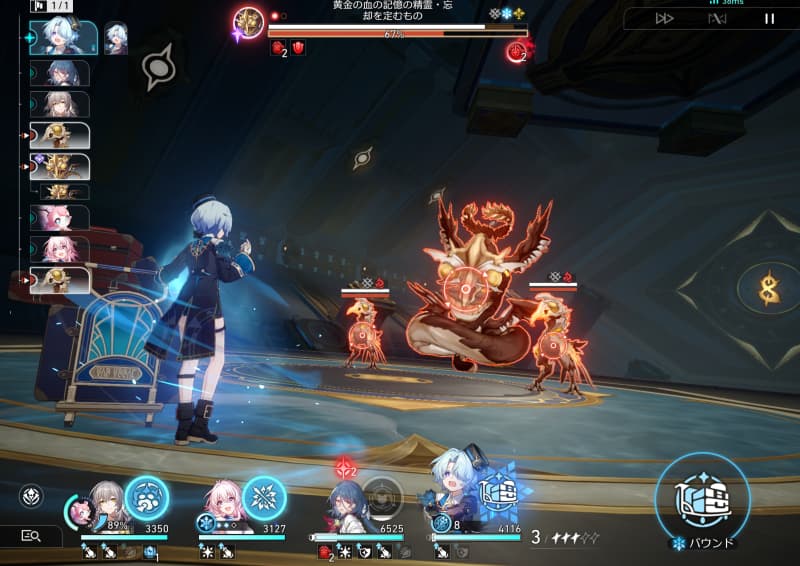The height and width of the screenshot is (566, 800).
Task: Activate the dark-haired character's grayed-out ultimate
Action: pyautogui.click(x=382, y=497)
